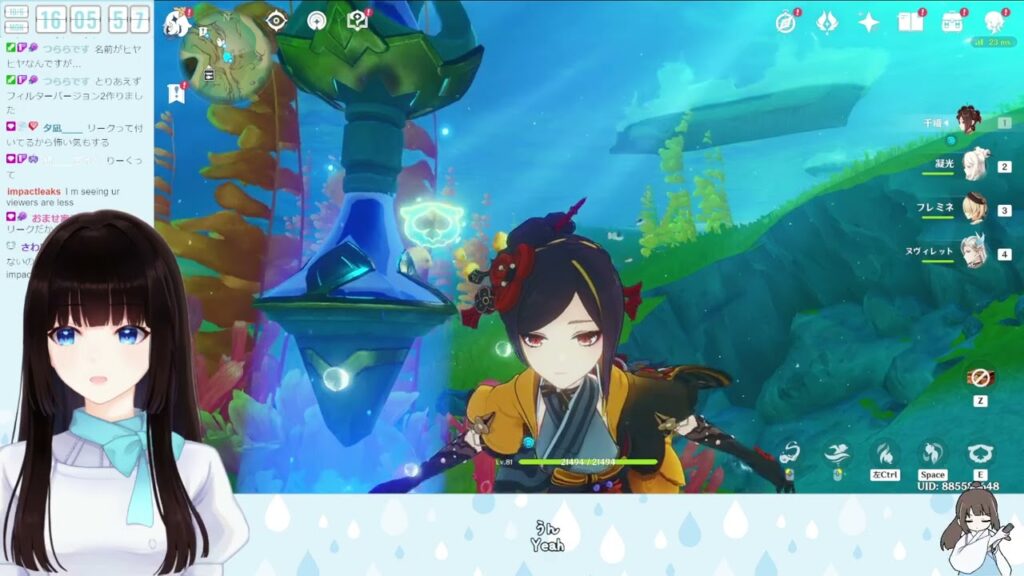Switch to party member フレミネ
The height and width of the screenshot is (576, 1024).
click(x=973, y=209)
